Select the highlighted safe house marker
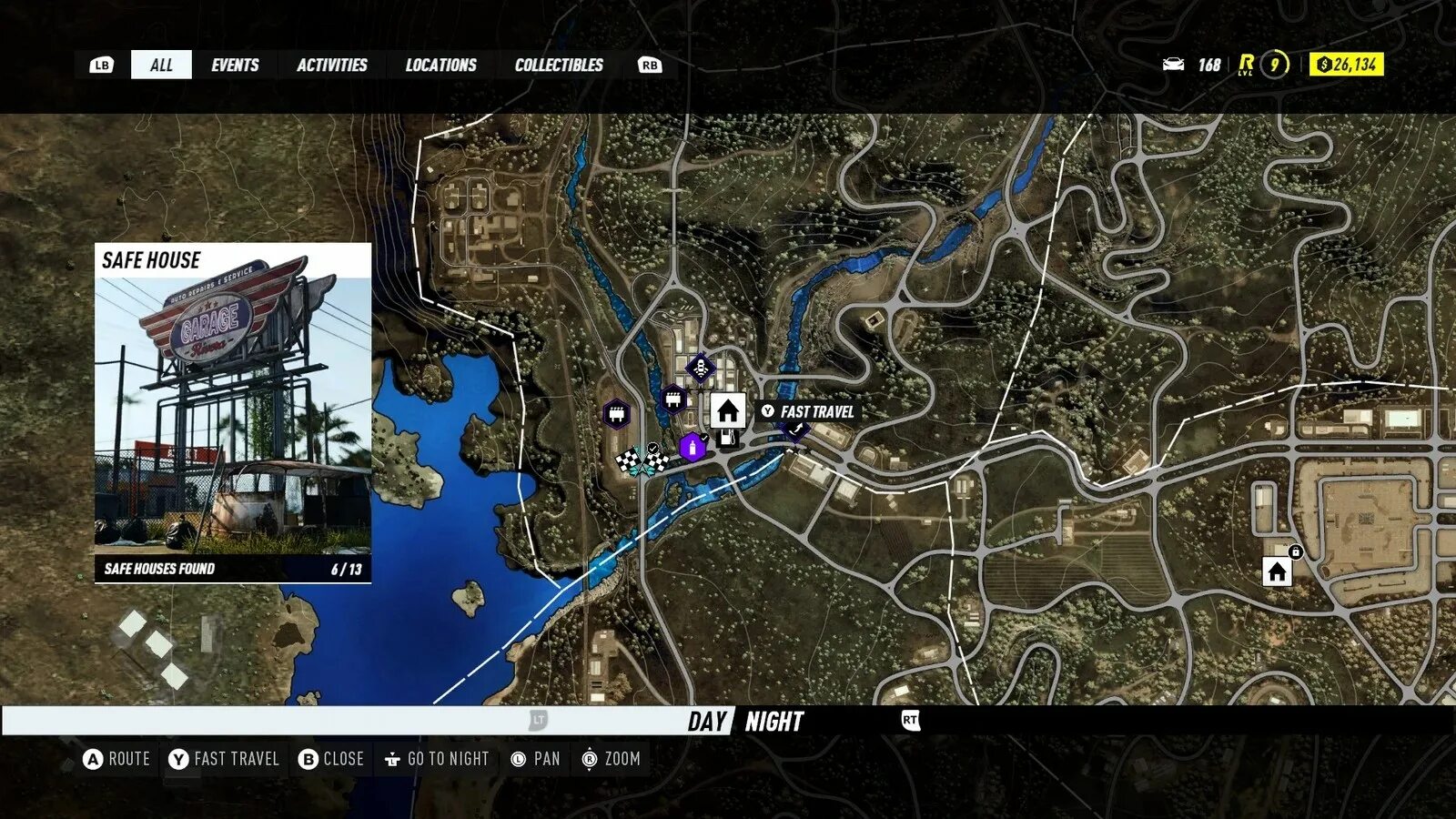The height and width of the screenshot is (819, 1456). click(727, 411)
